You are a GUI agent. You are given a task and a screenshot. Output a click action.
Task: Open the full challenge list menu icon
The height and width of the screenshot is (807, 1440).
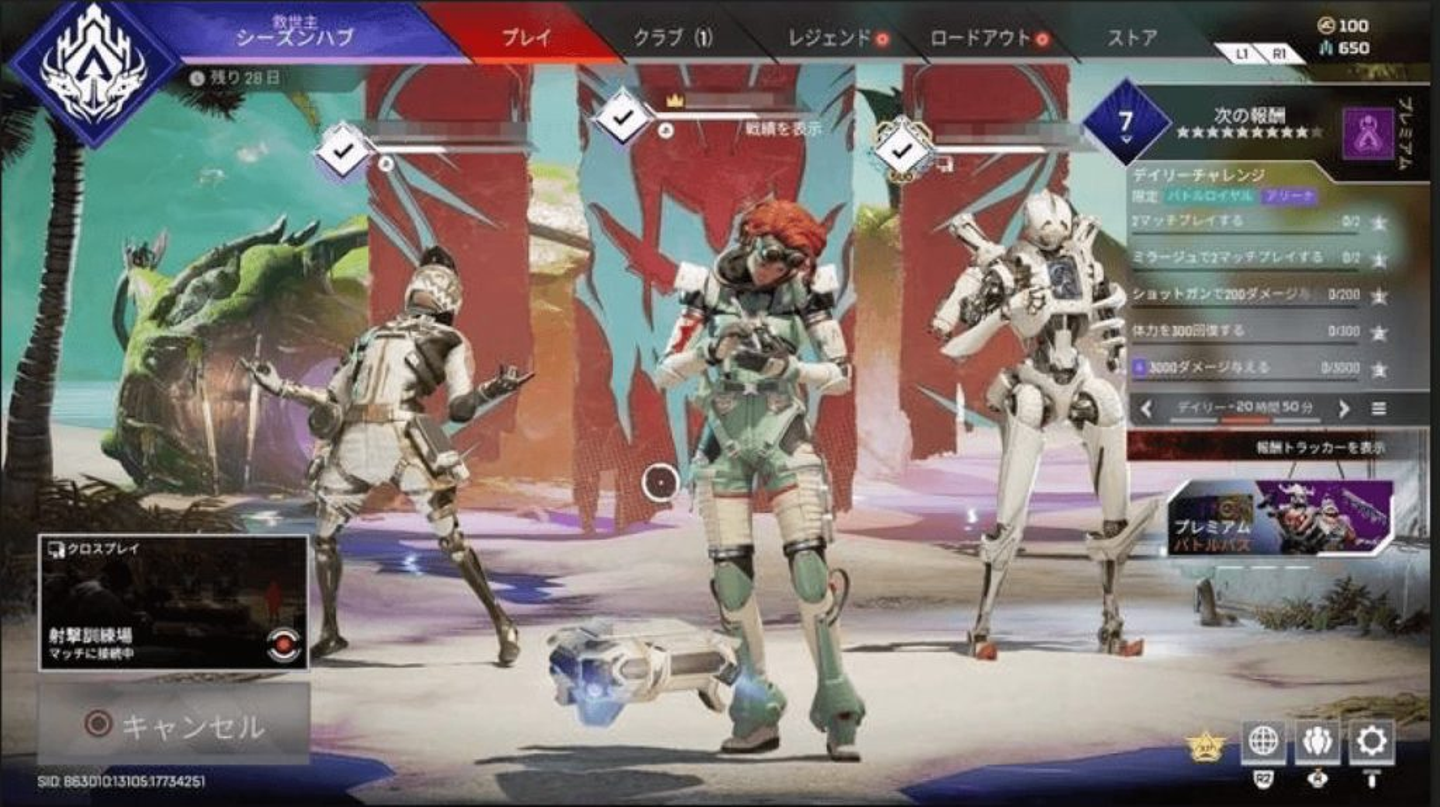click(x=1379, y=408)
